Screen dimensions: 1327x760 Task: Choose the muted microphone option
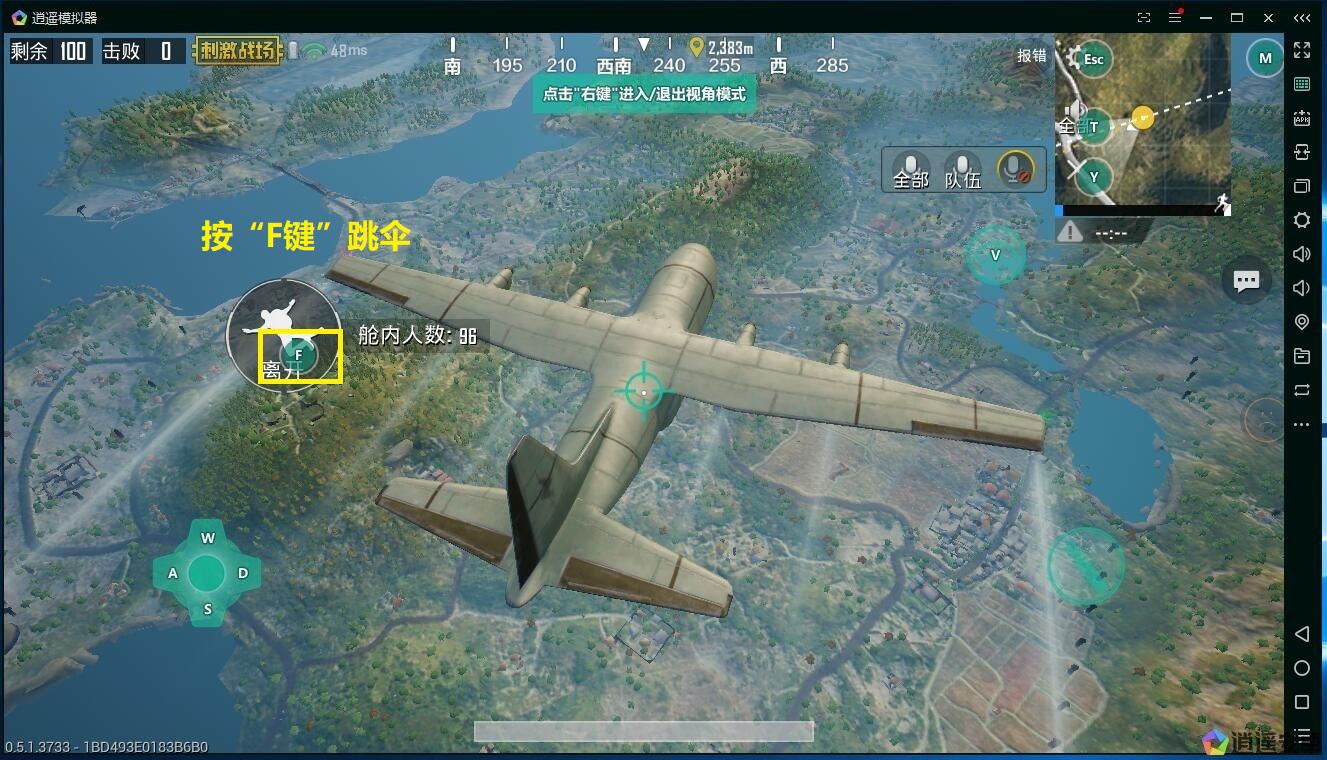click(1016, 168)
